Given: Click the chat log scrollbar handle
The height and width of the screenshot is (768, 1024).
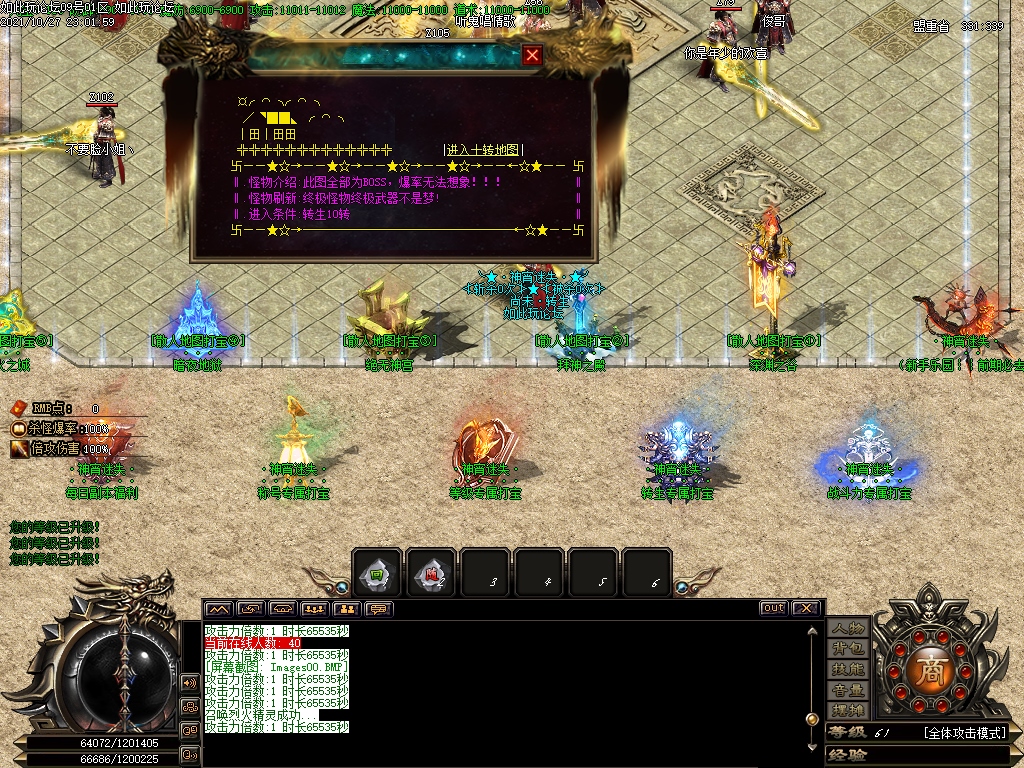Looking at the screenshot, I should point(812,718).
